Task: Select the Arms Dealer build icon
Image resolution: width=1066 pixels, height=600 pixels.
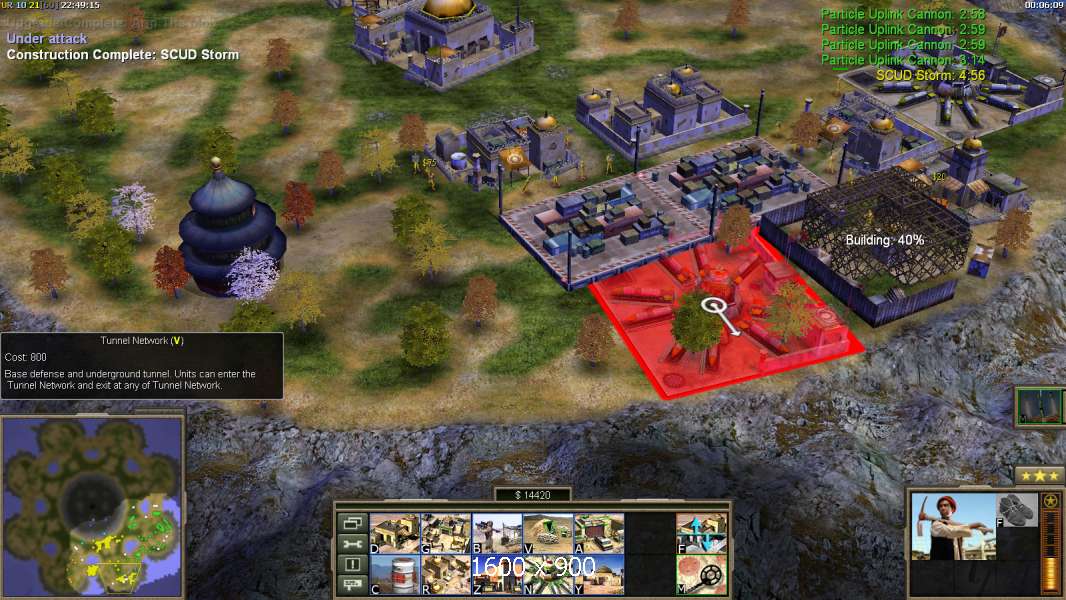Action: click(x=599, y=533)
